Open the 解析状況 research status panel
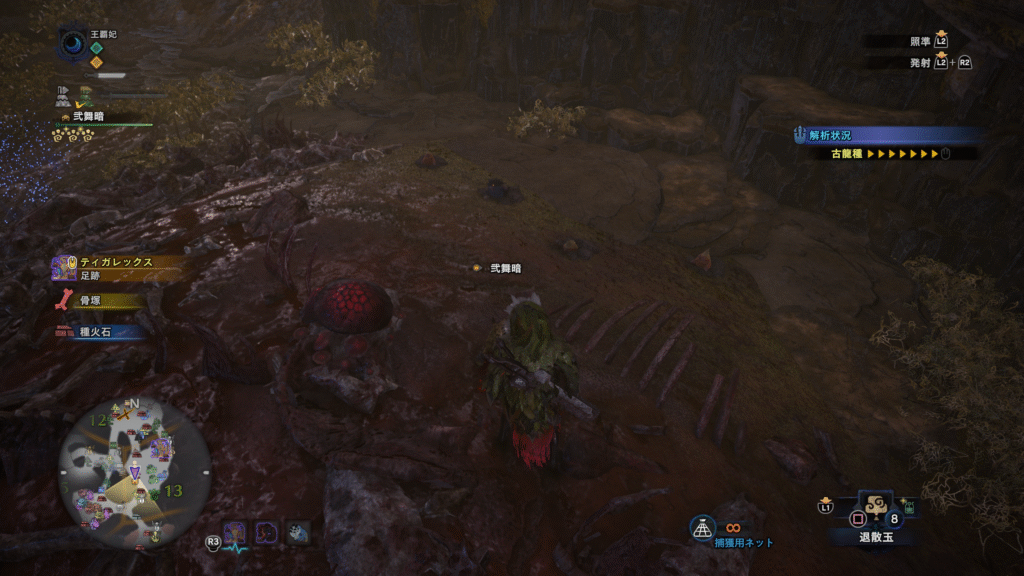Viewport: 1024px width, 576px height. point(885,135)
